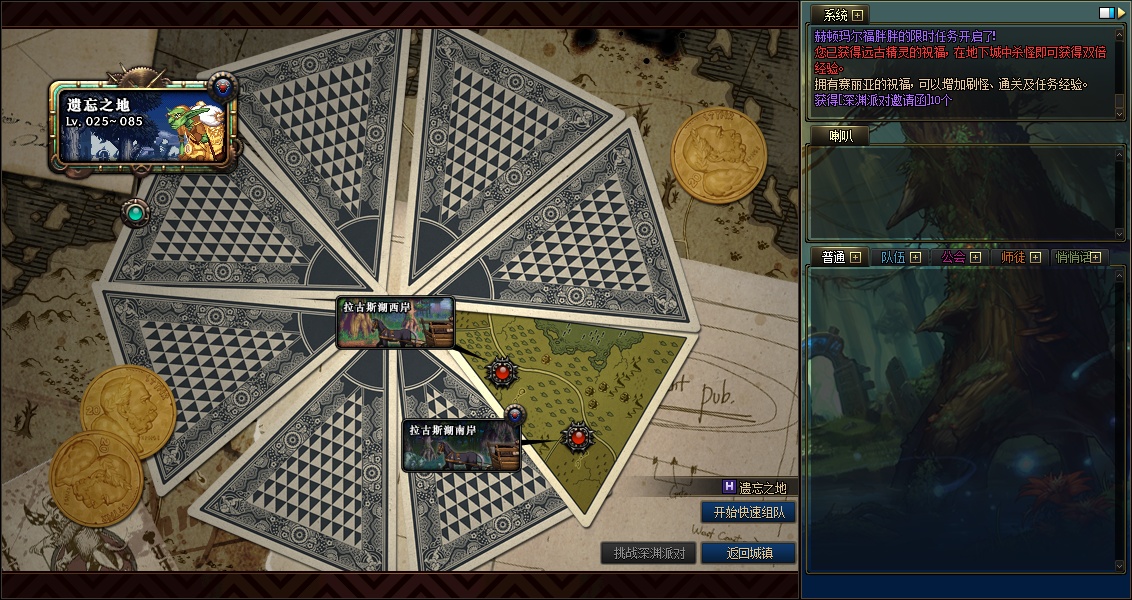
Task: Expand the plus icon beside 系统
Action: coord(858,15)
